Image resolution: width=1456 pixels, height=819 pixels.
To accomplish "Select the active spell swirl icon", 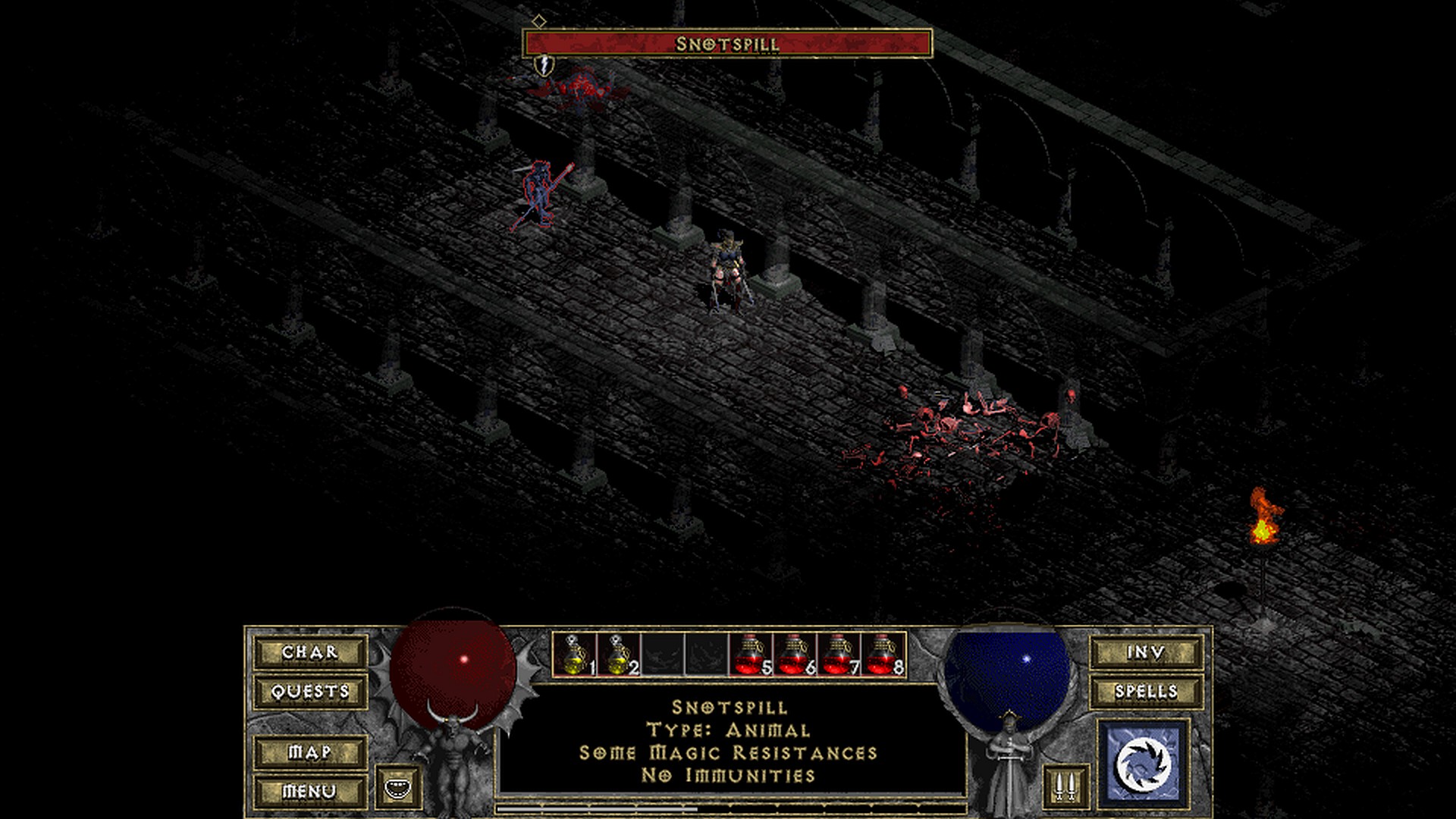I will (x=1144, y=762).
